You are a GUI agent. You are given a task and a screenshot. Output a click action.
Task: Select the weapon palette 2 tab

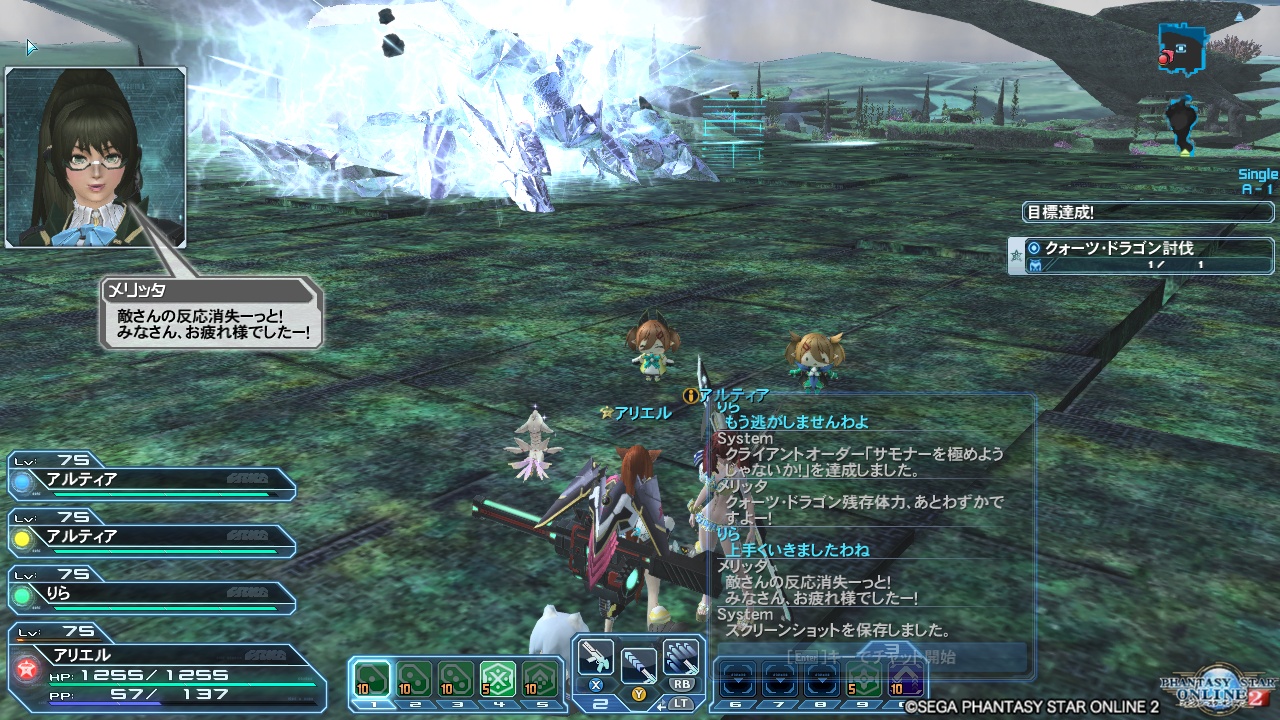pos(600,704)
